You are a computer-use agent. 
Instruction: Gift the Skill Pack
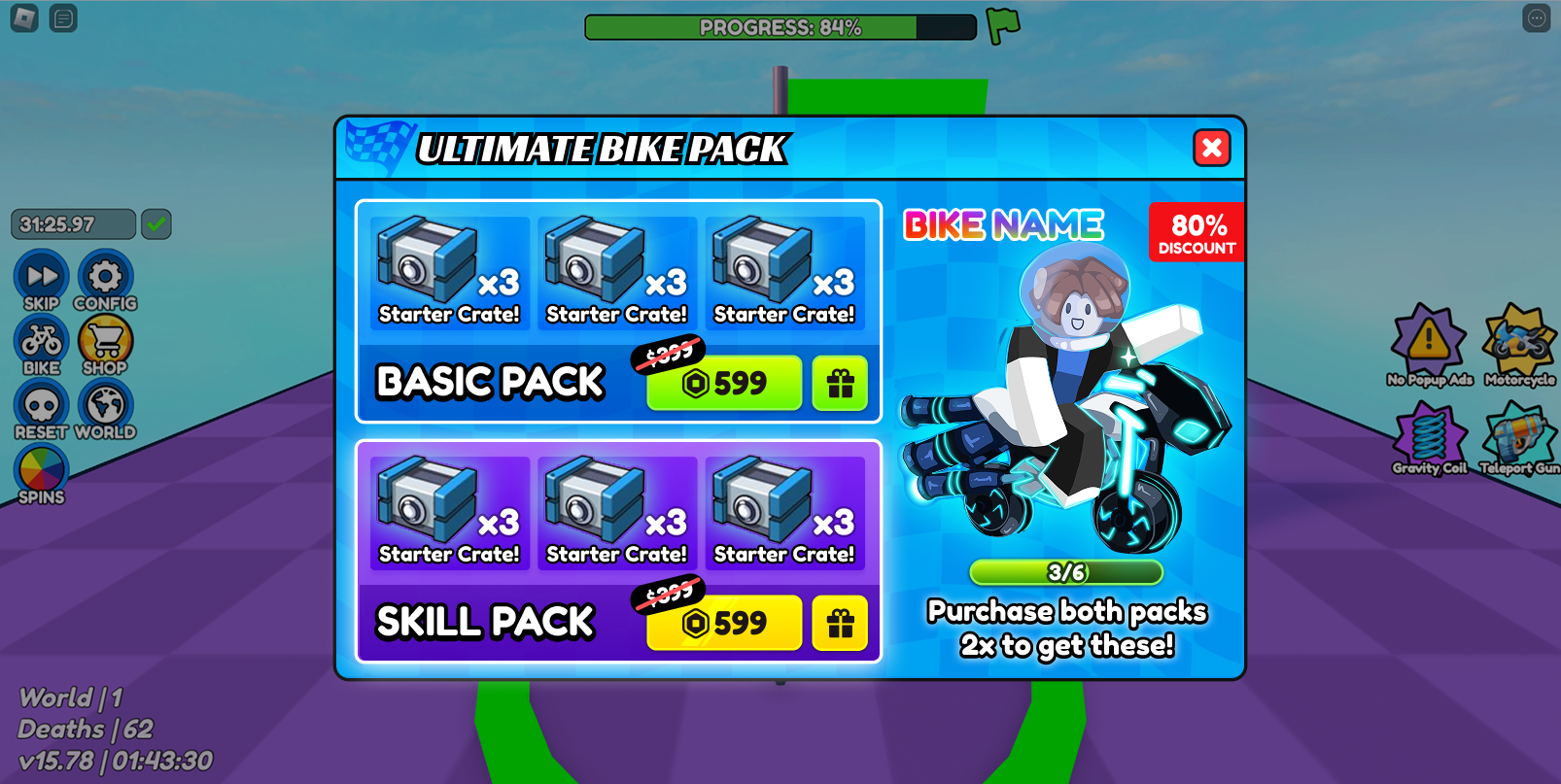840,623
